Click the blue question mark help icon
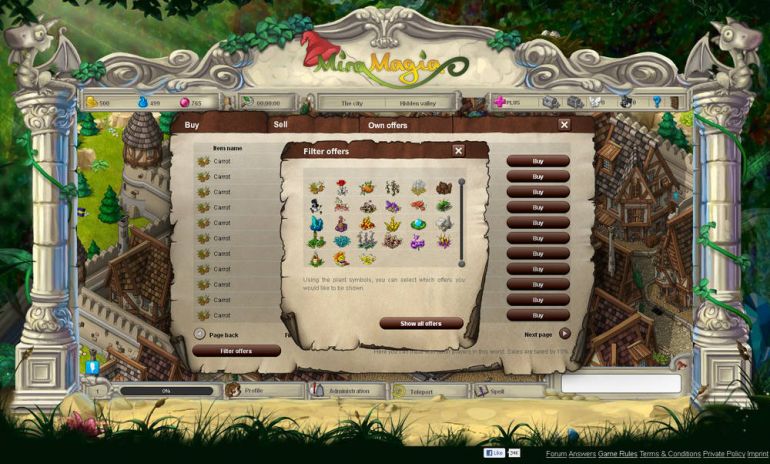Image resolution: width=770 pixels, height=464 pixels. (657, 102)
